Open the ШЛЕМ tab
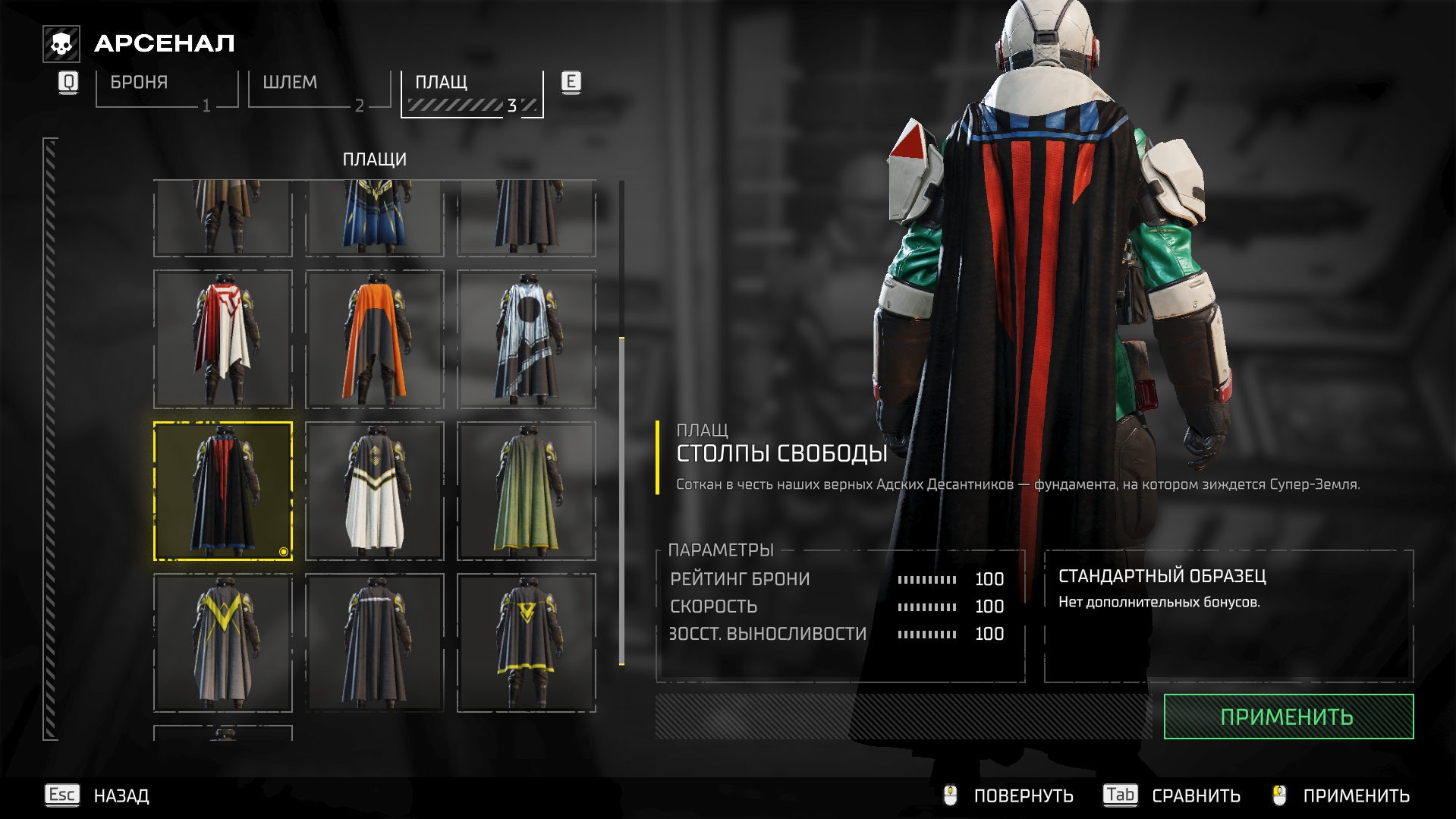 coord(319,90)
